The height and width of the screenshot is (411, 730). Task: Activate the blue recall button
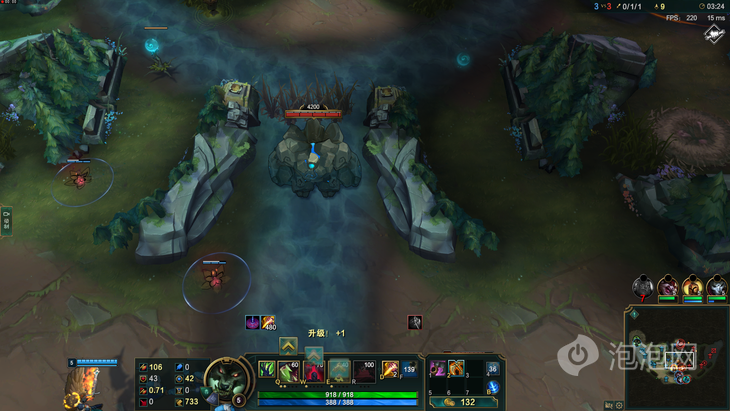click(492, 387)
